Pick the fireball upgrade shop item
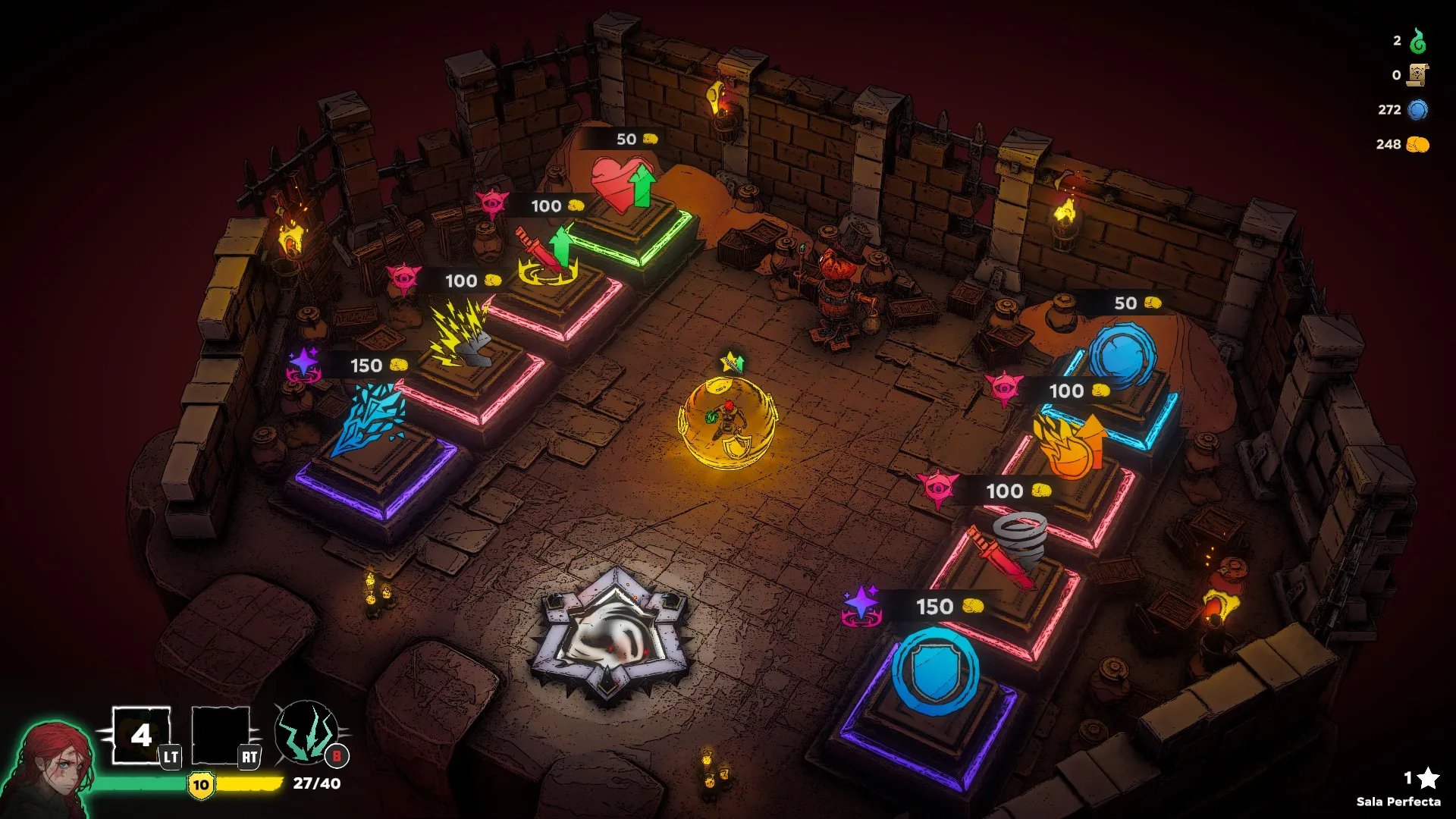Image resolution: width=1456 pixels, height=819 pixels. tap(1068, 447)
